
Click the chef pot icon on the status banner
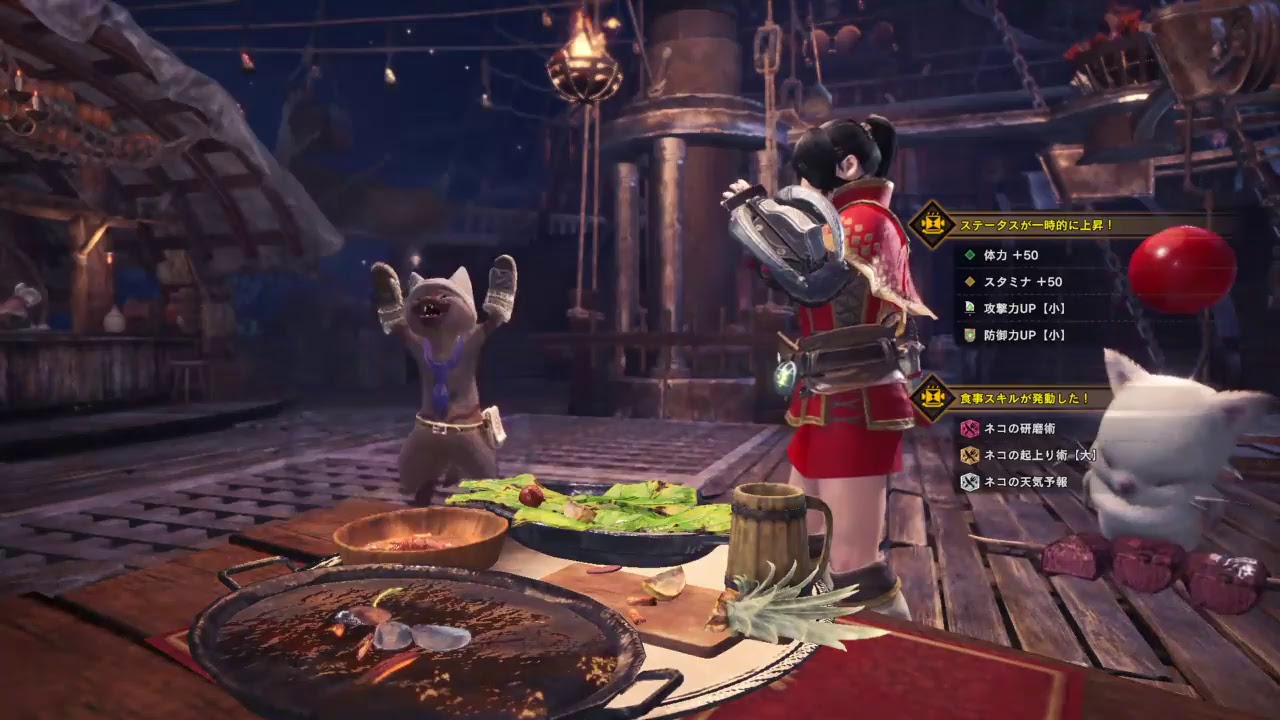pyautogui.click(x=934, y=221)
